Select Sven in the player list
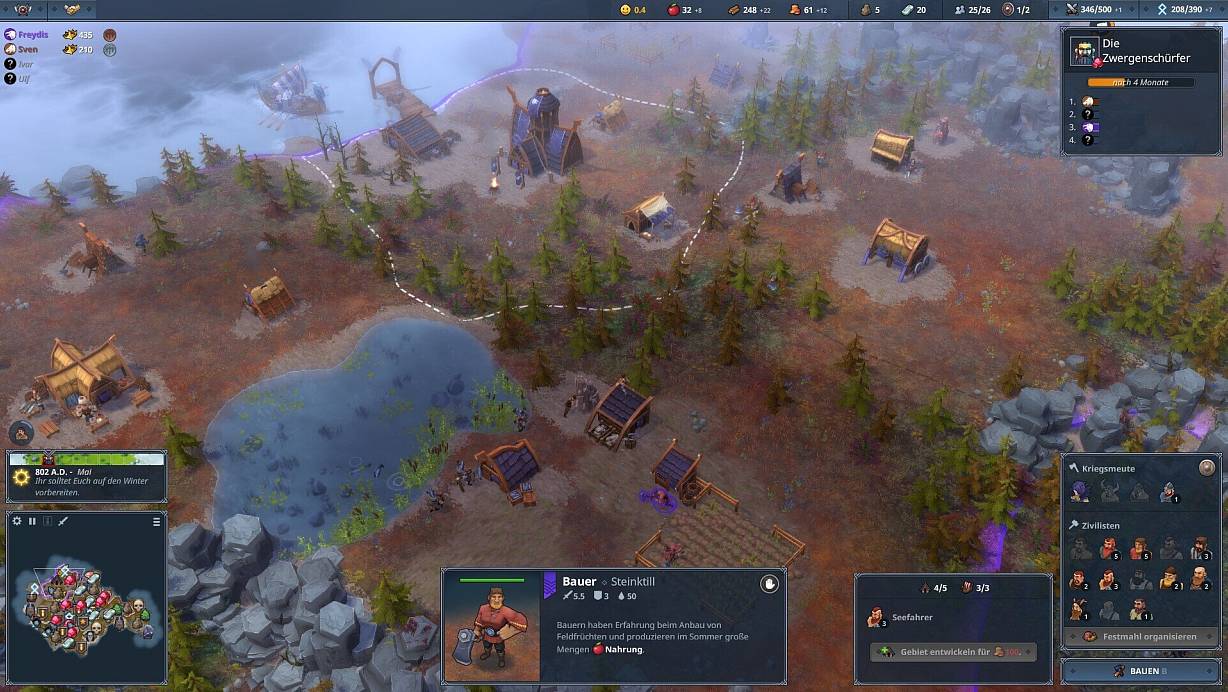This screenshot has width=1228, height=692. (28, 49)
